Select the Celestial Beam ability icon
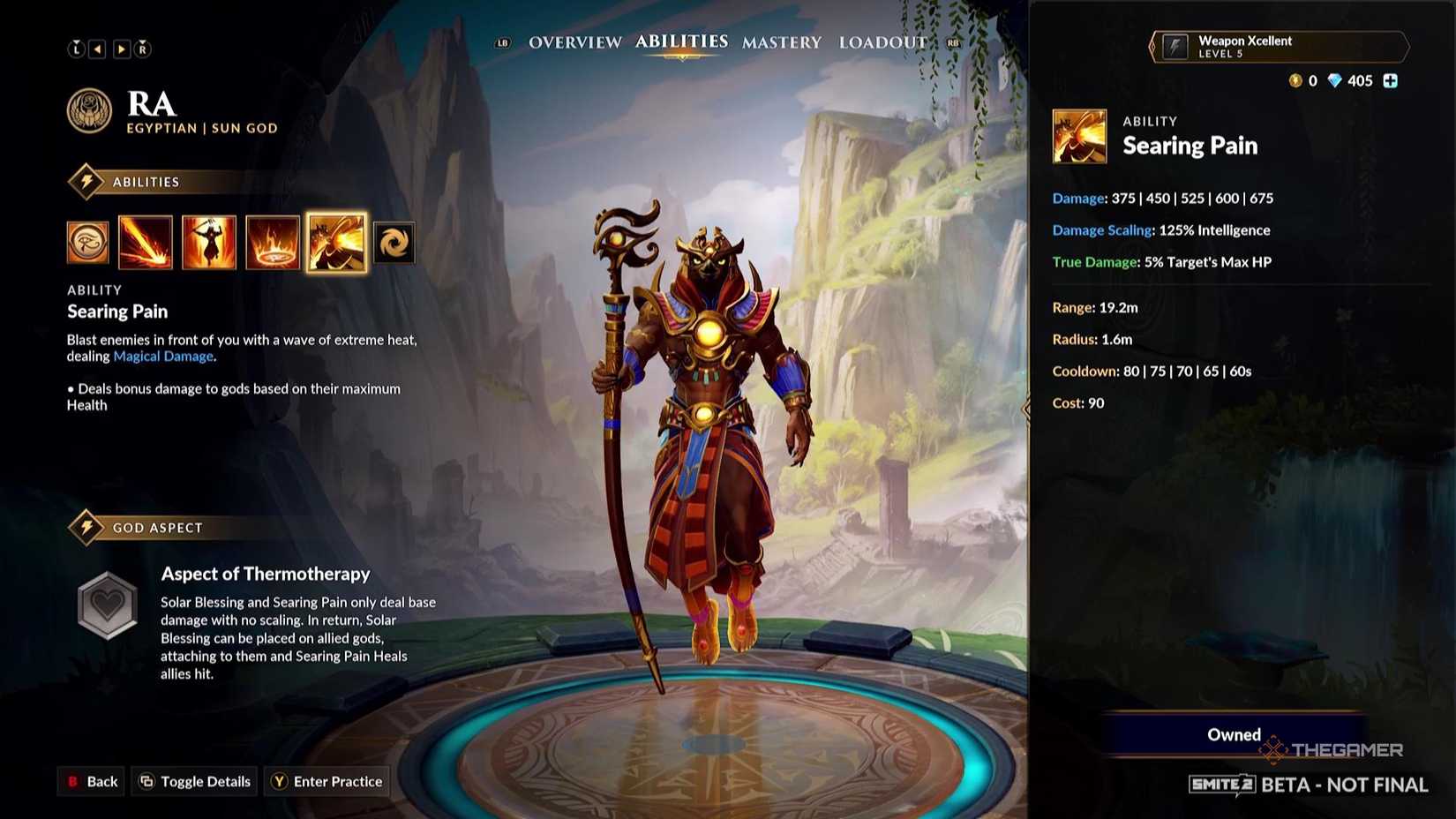Screen dimensions: 1456x819 click(145, 242)
